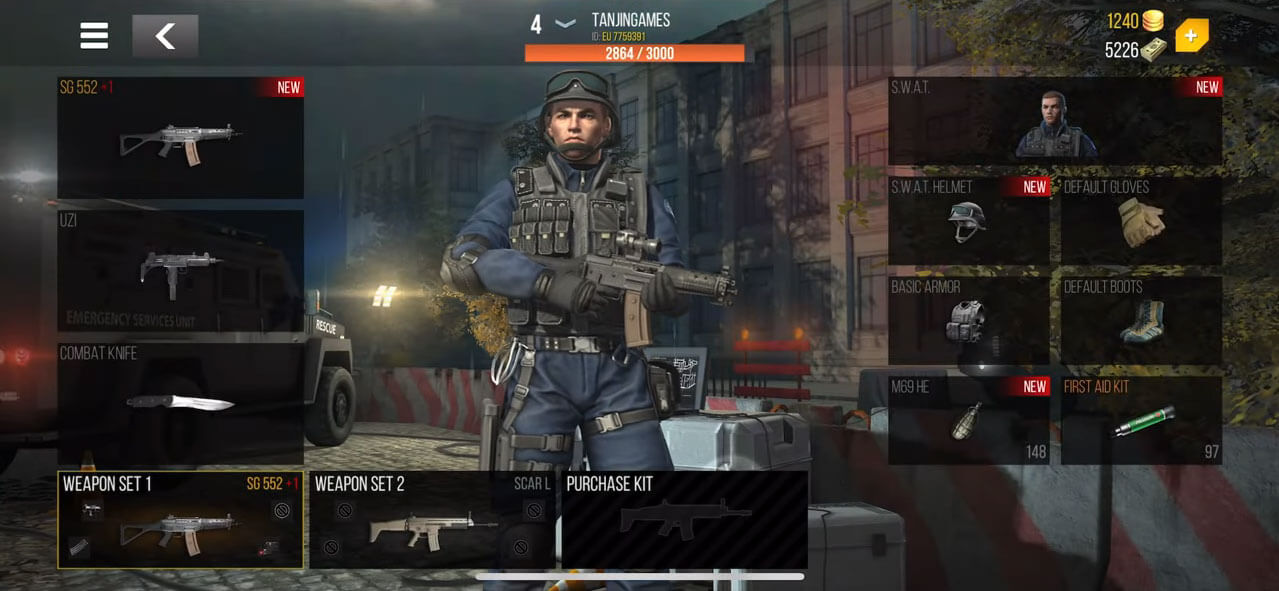
Task: Open the hamburger main menu
Action: [x=94, y=36]
